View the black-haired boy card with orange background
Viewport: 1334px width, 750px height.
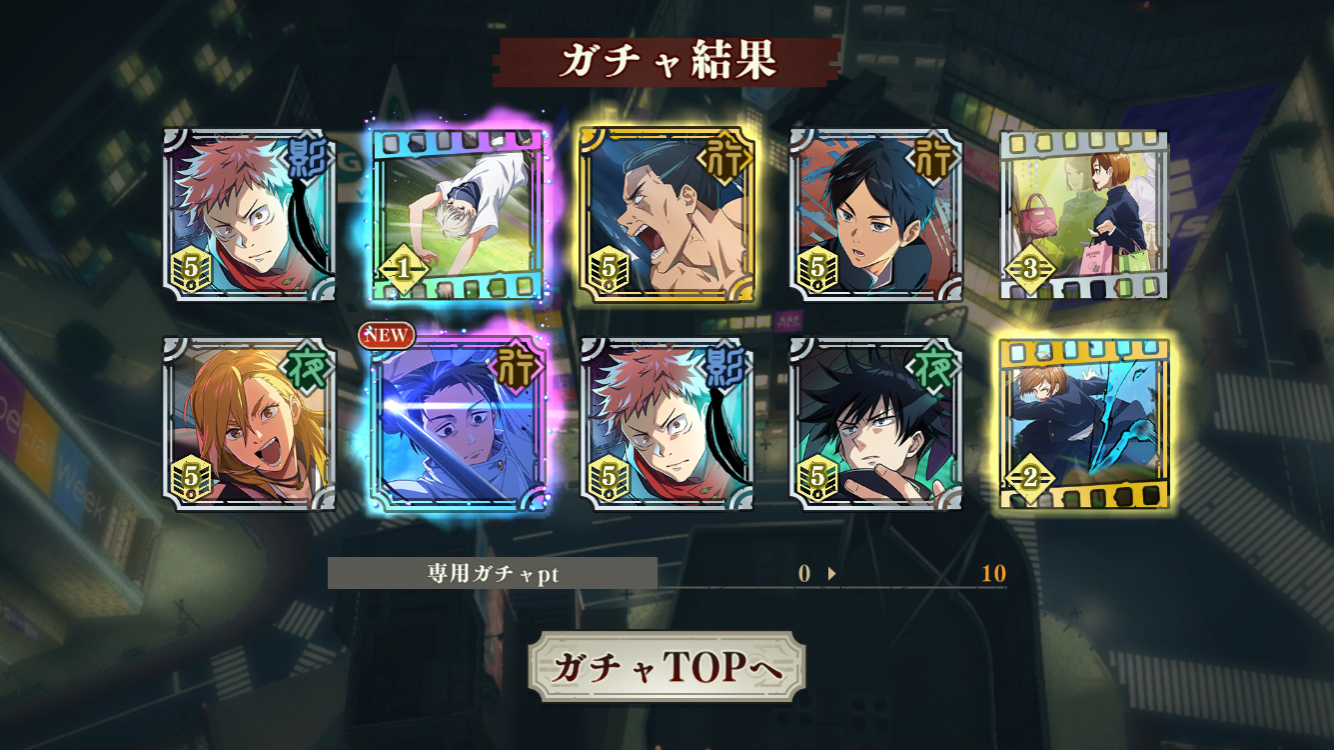coord(876,215)
